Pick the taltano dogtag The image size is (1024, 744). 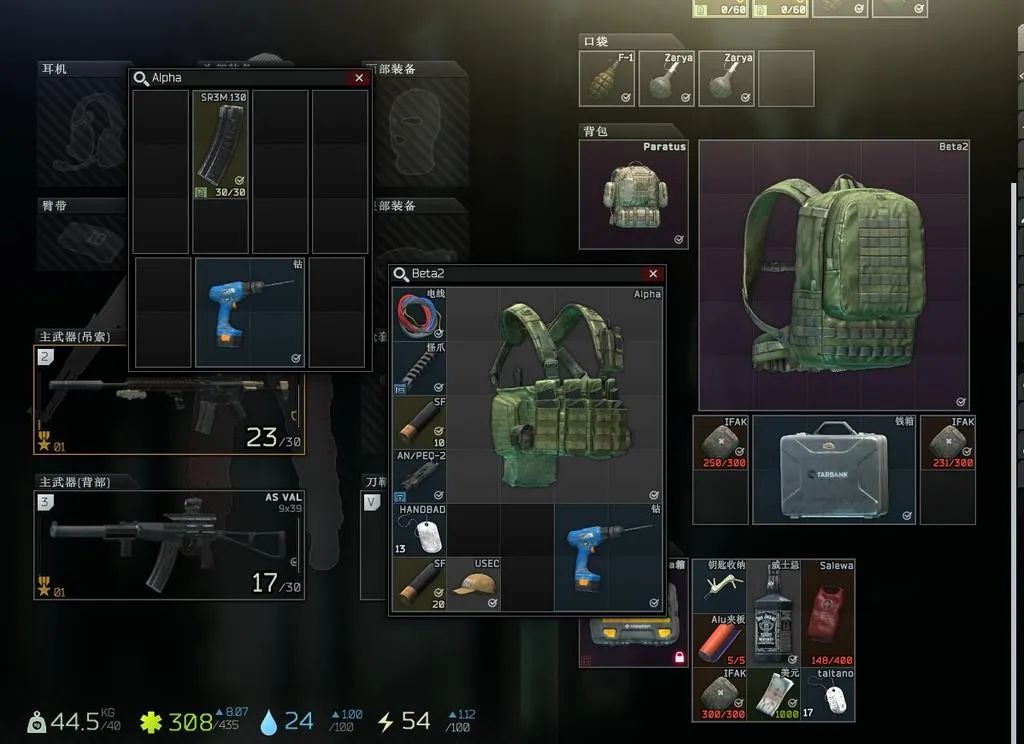(828, 694)
